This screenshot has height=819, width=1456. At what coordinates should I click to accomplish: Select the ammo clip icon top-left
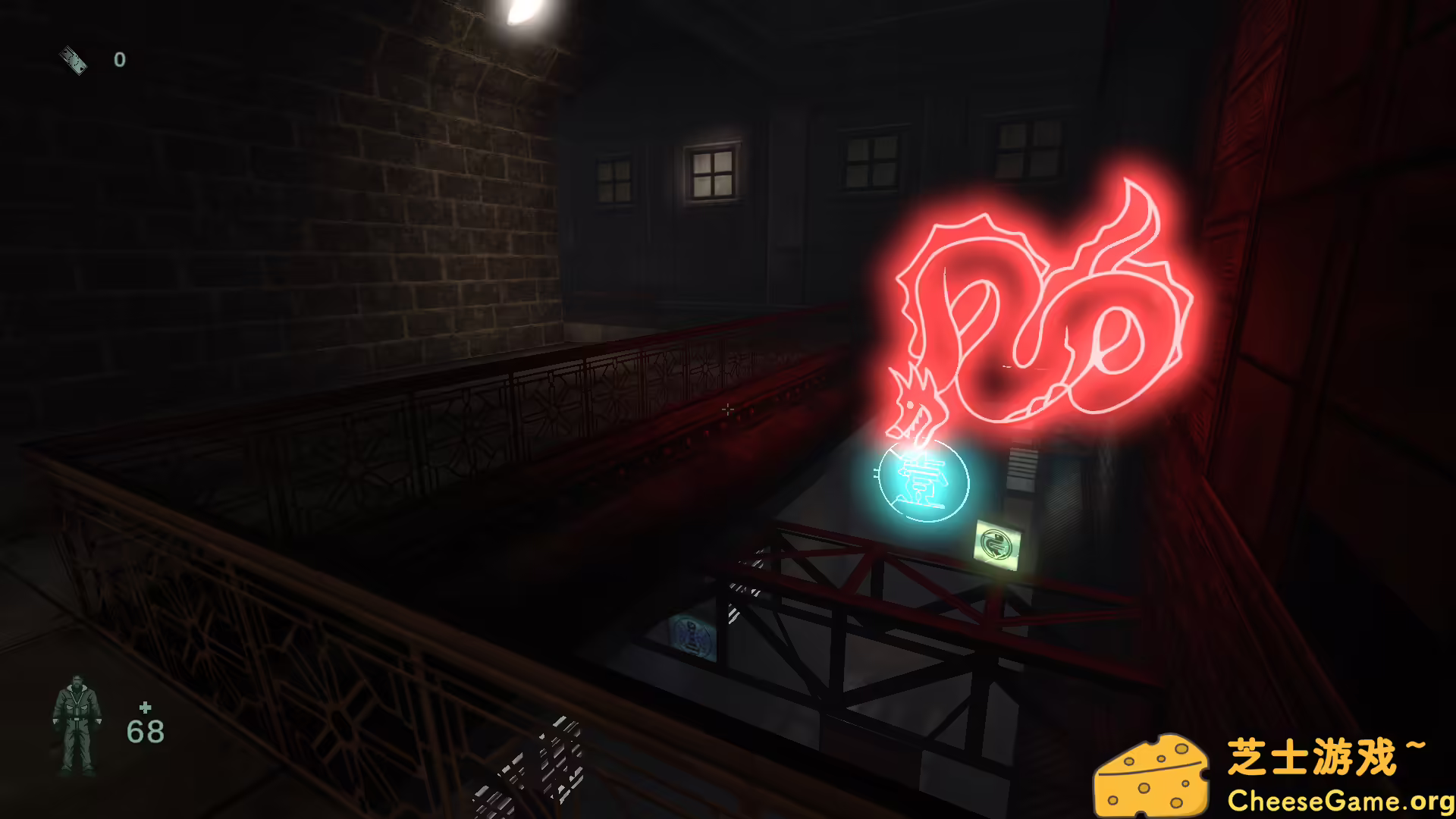click(72, 59)
